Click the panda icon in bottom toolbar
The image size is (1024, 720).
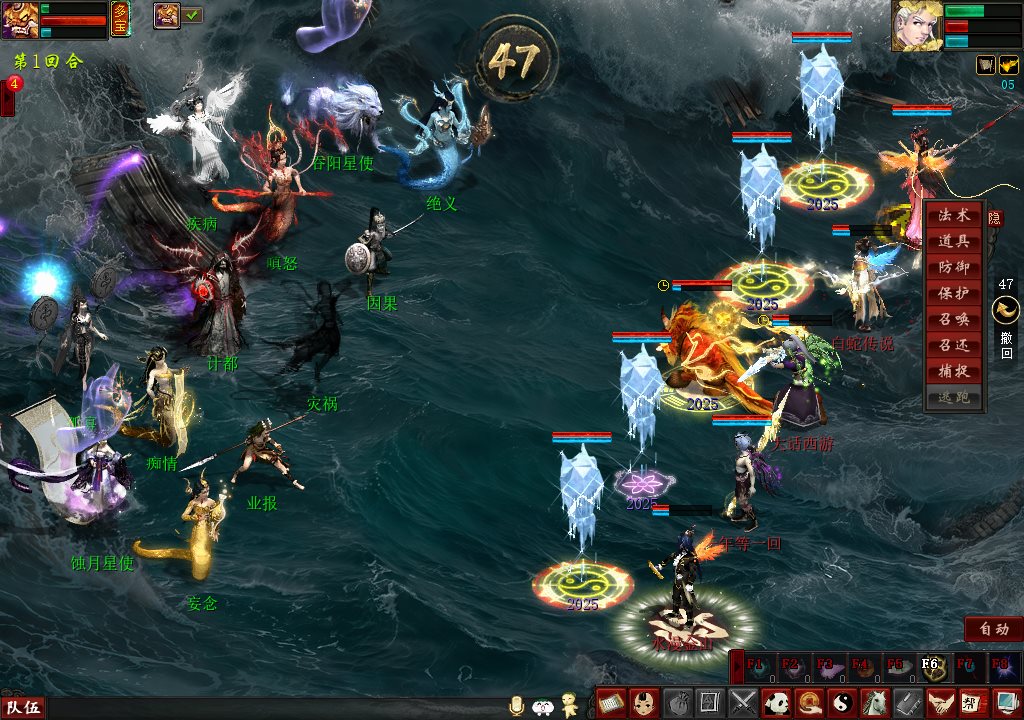[775, 702]
